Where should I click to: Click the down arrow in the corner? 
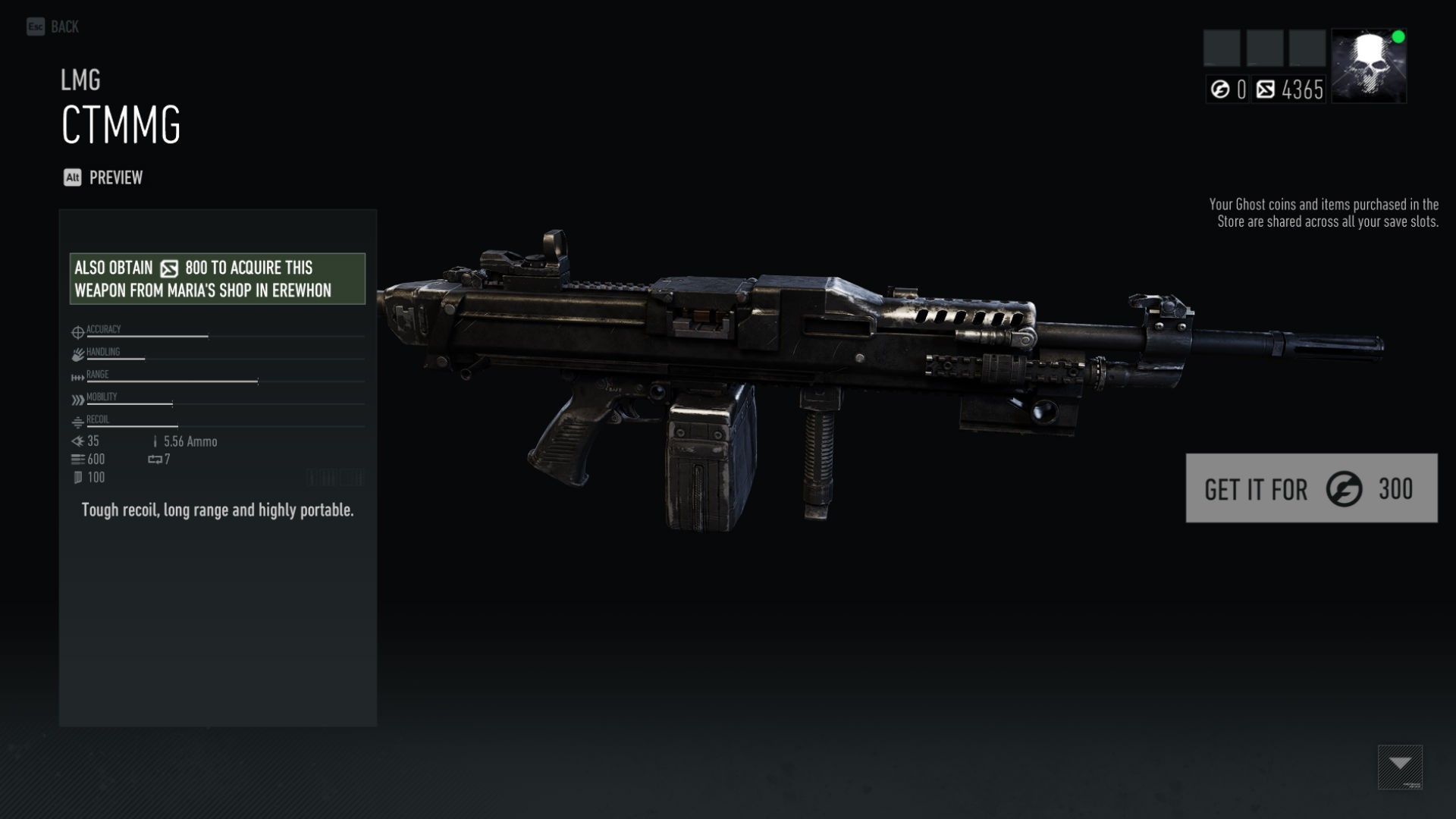click(1400, 766)
